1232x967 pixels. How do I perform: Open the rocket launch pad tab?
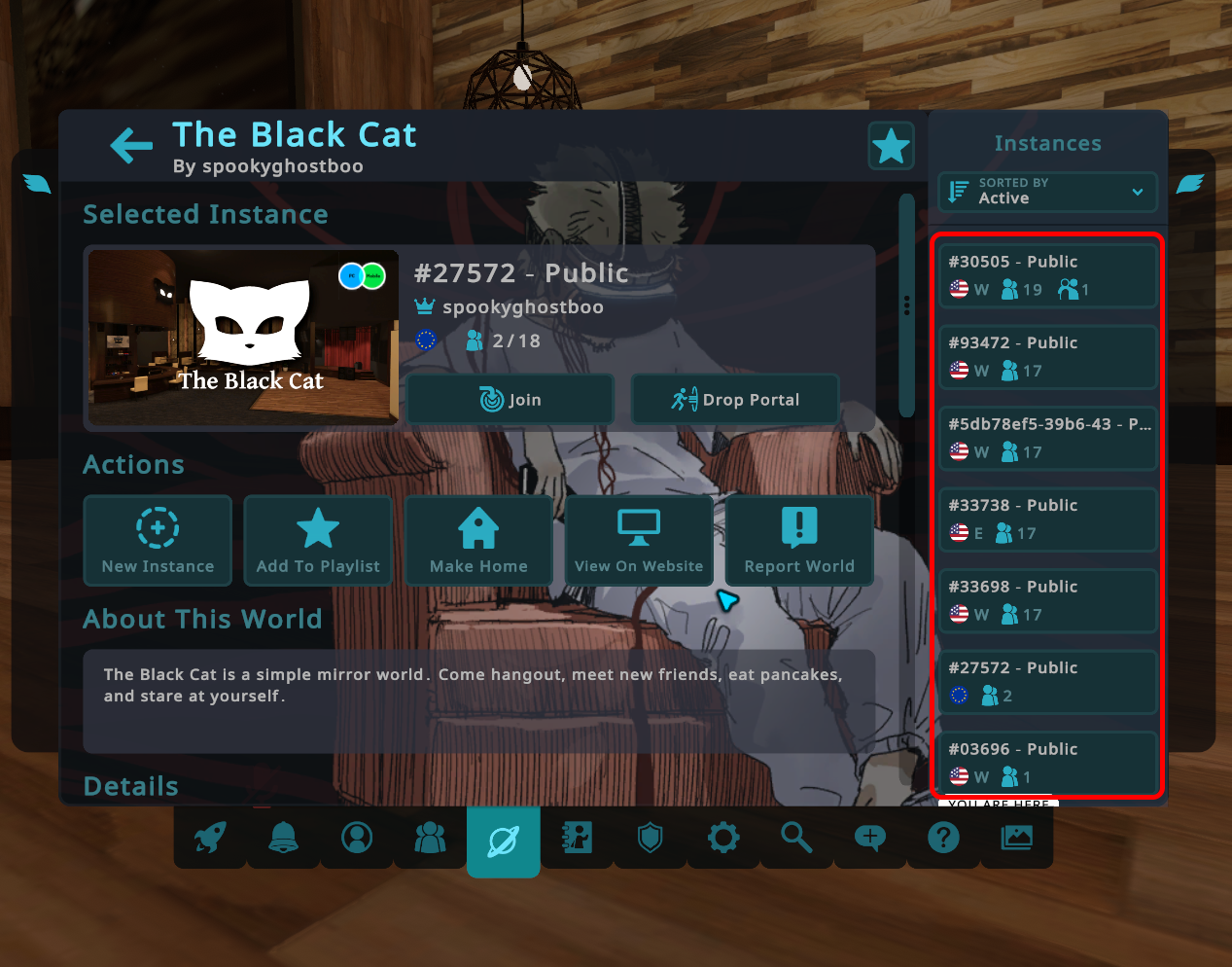pos(210,837)
